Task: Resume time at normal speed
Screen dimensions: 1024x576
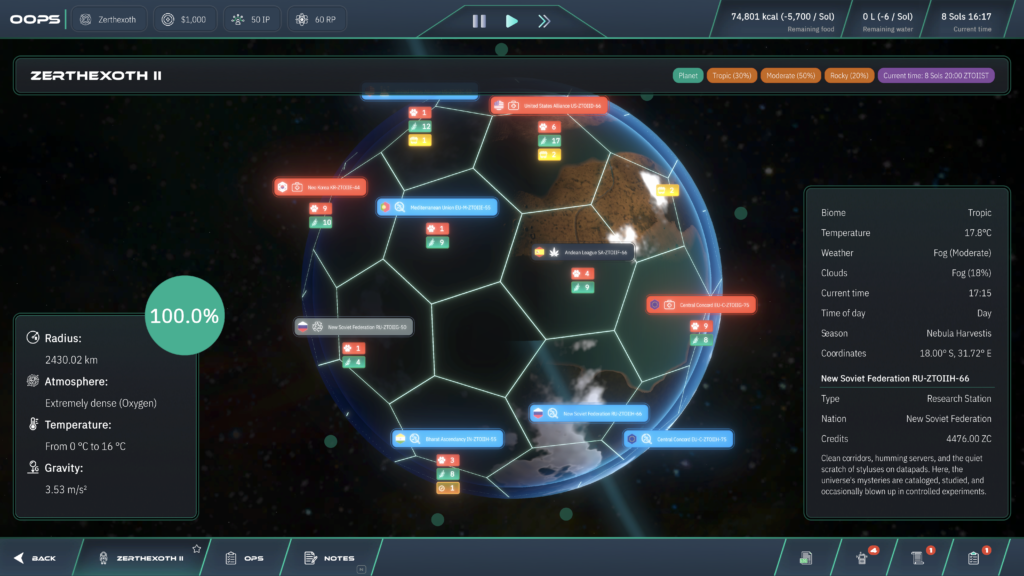Action: click(511, 20)
